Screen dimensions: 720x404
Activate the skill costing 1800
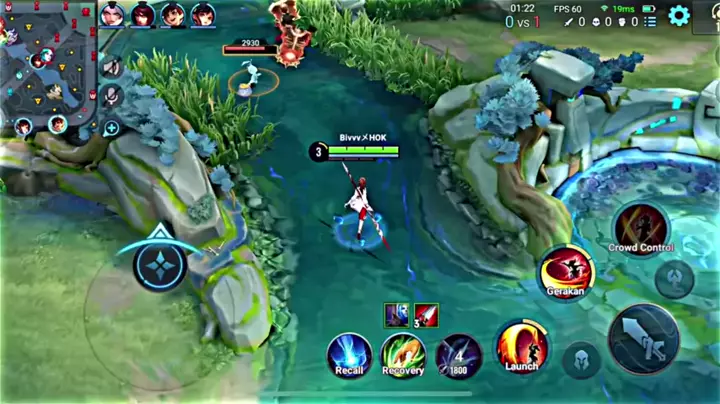(459, 356)
